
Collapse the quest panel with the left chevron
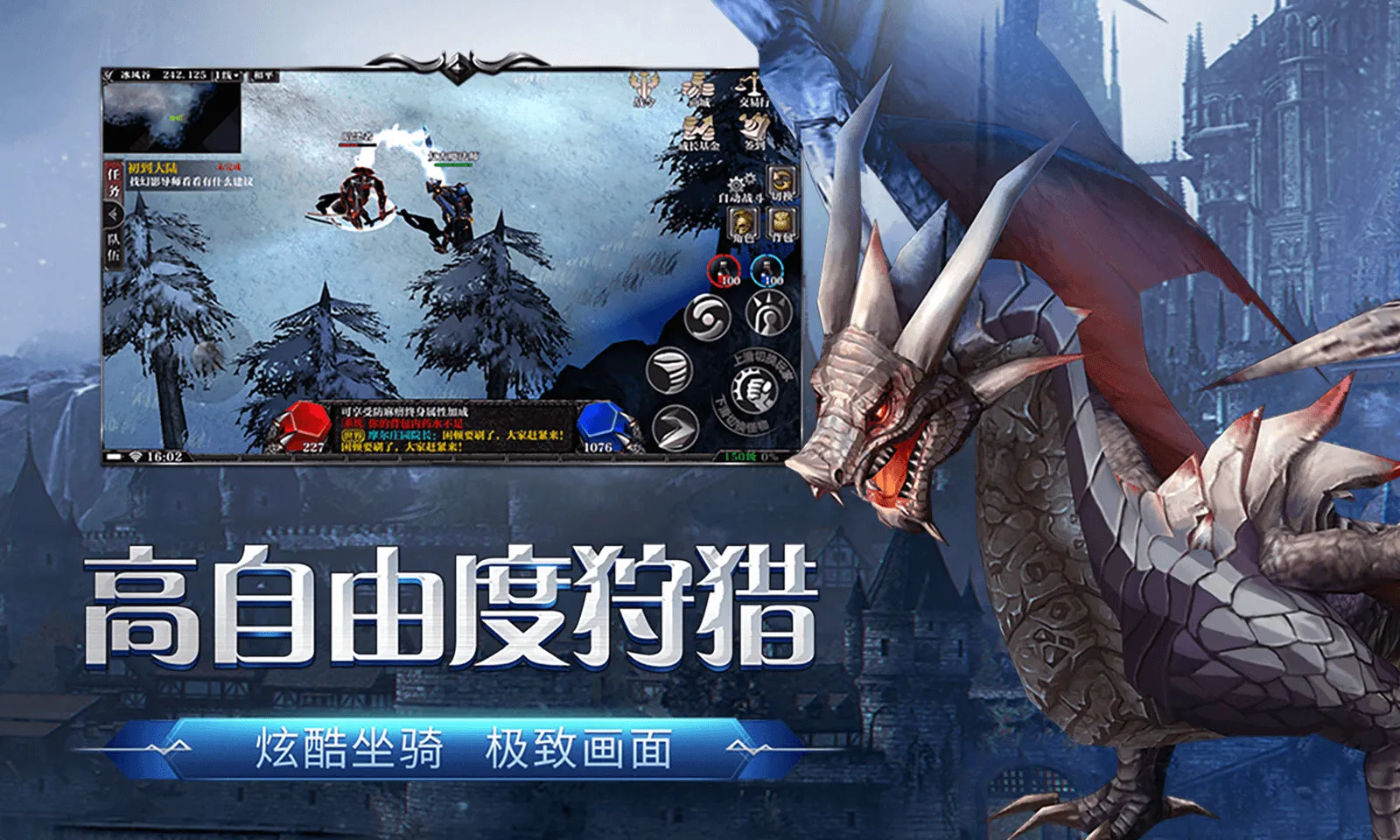point(113,215)
